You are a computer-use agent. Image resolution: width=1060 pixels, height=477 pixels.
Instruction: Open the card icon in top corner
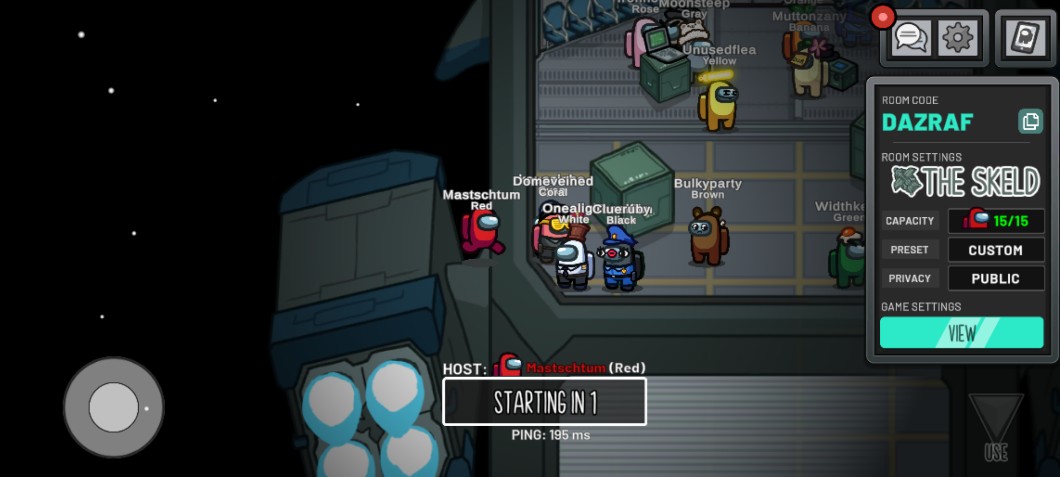coord(1026,39)
